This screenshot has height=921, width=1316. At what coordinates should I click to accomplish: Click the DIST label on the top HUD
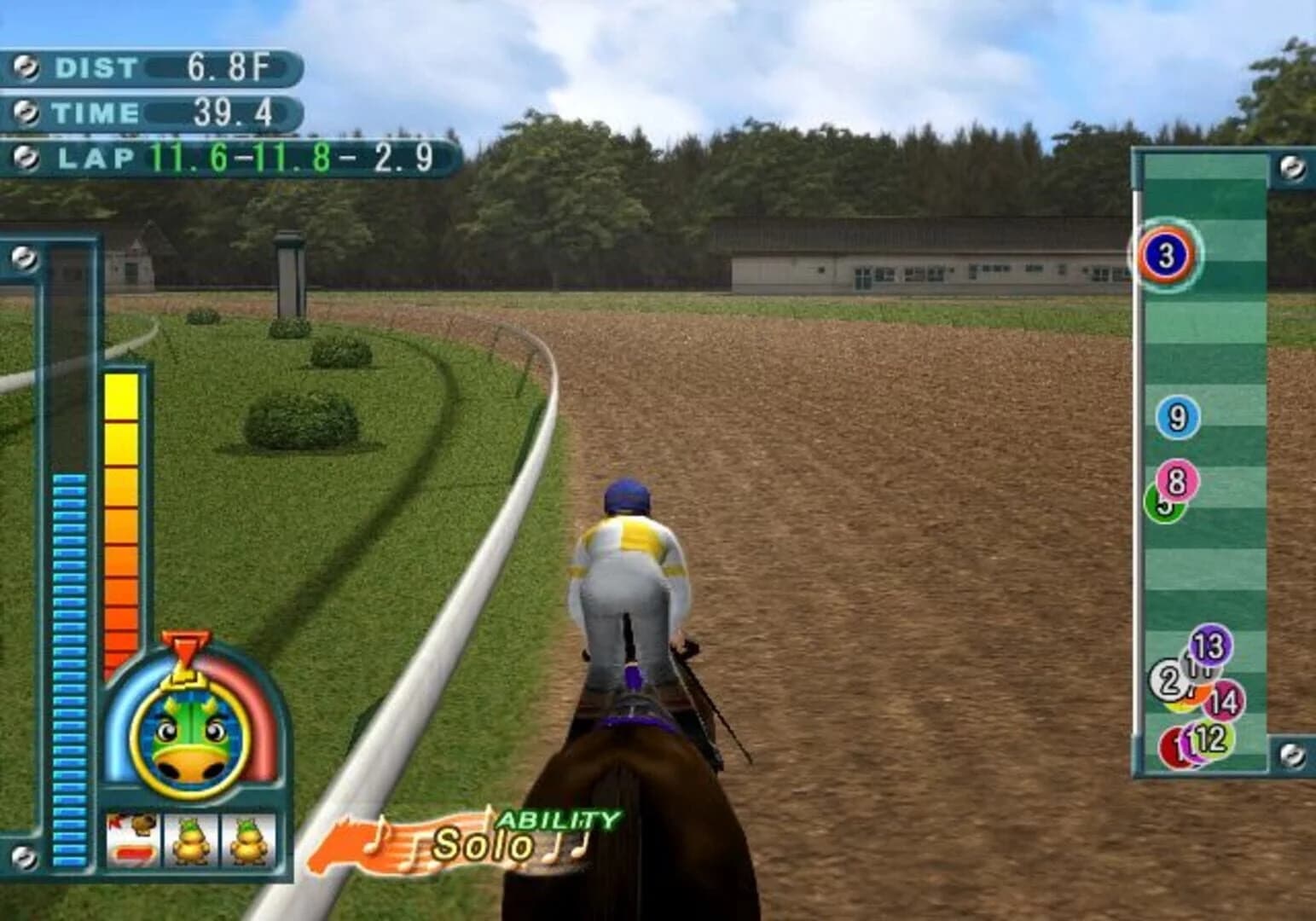pos(94,65)
